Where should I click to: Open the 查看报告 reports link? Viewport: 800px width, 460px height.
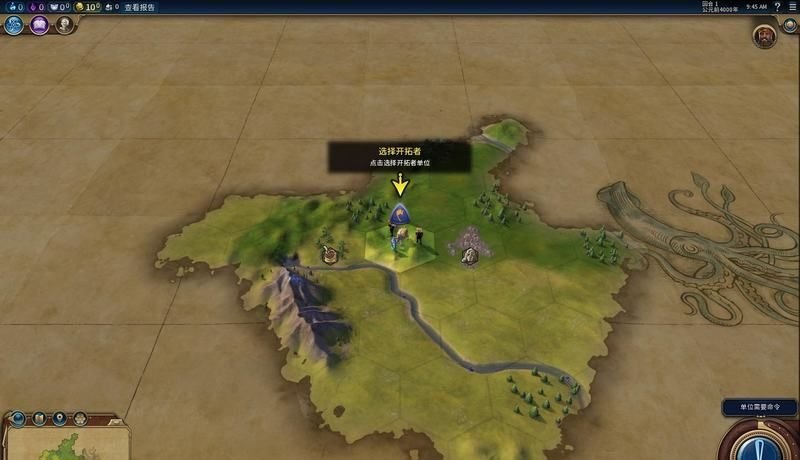pyautogui.click(x=140, y=7)
